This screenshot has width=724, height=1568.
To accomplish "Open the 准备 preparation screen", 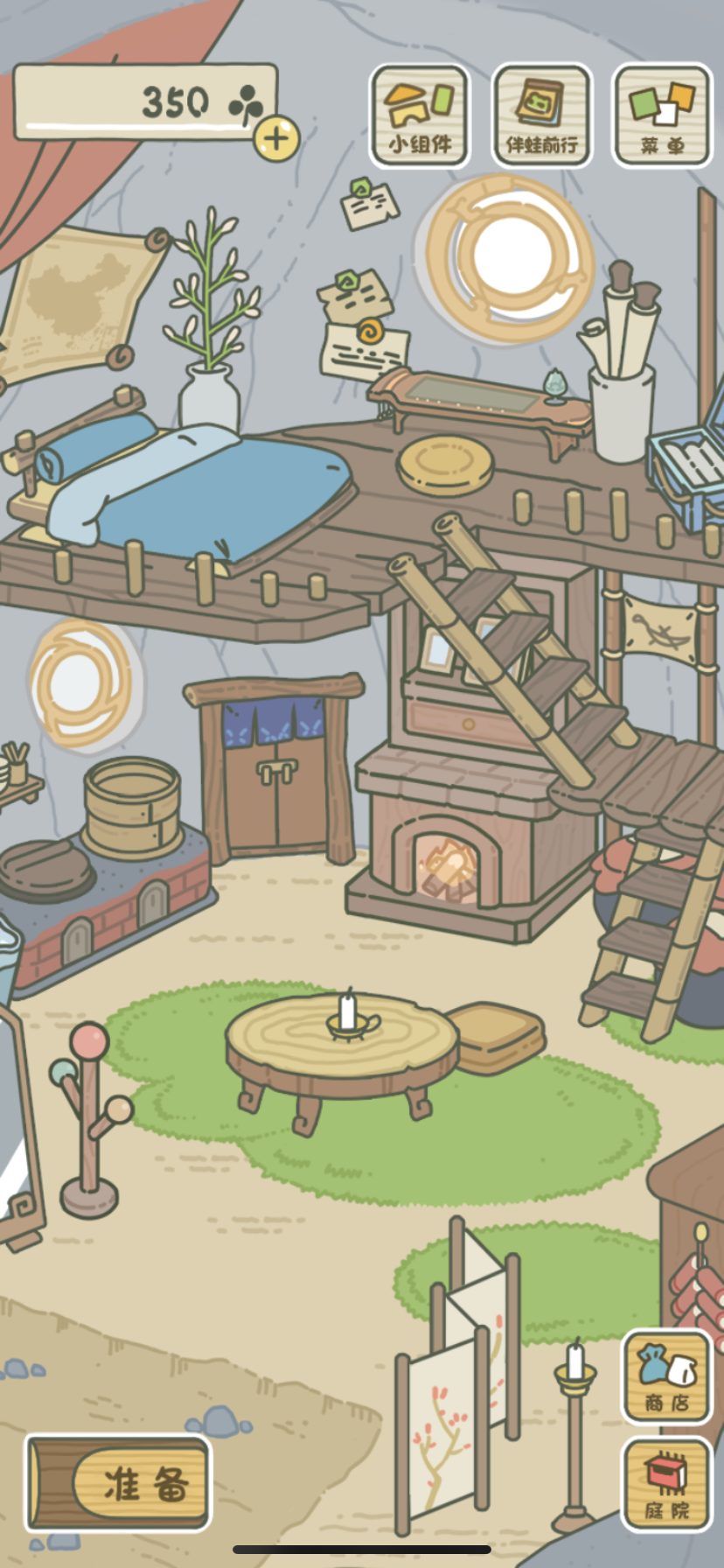I will 119,1482.
